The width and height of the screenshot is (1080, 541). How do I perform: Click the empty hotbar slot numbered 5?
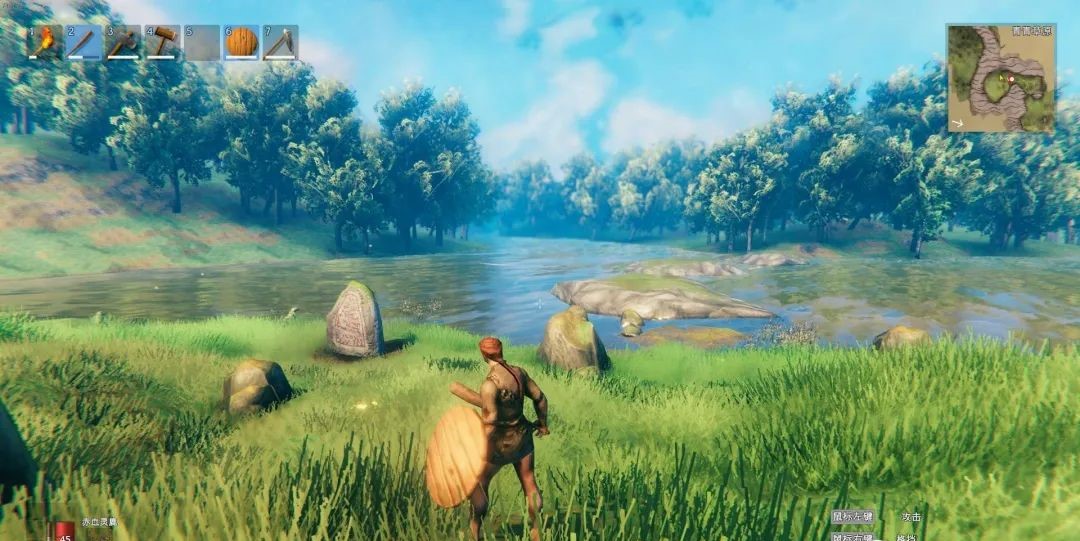tap(202, 43)
